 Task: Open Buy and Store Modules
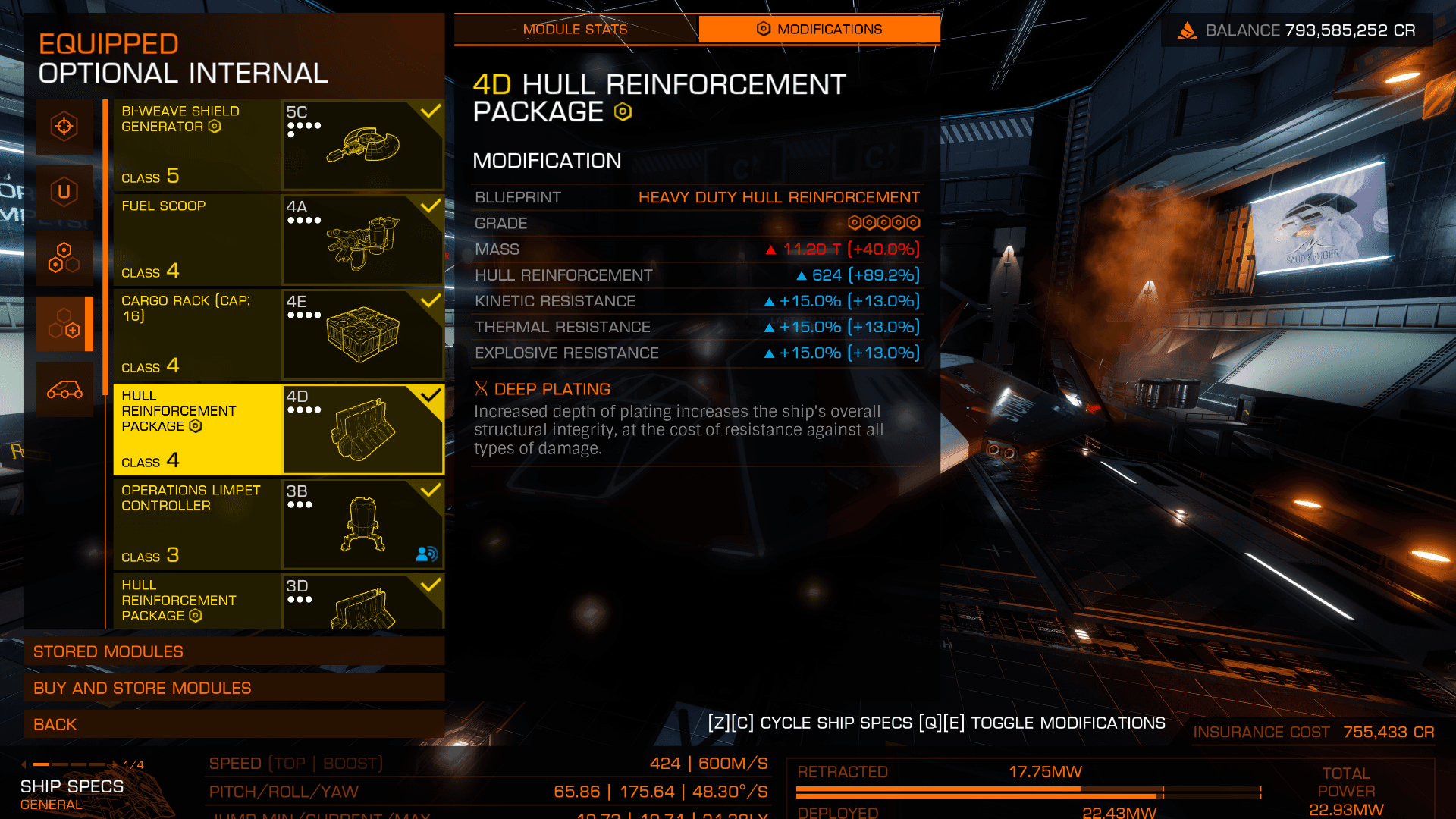tap(234, 688)
